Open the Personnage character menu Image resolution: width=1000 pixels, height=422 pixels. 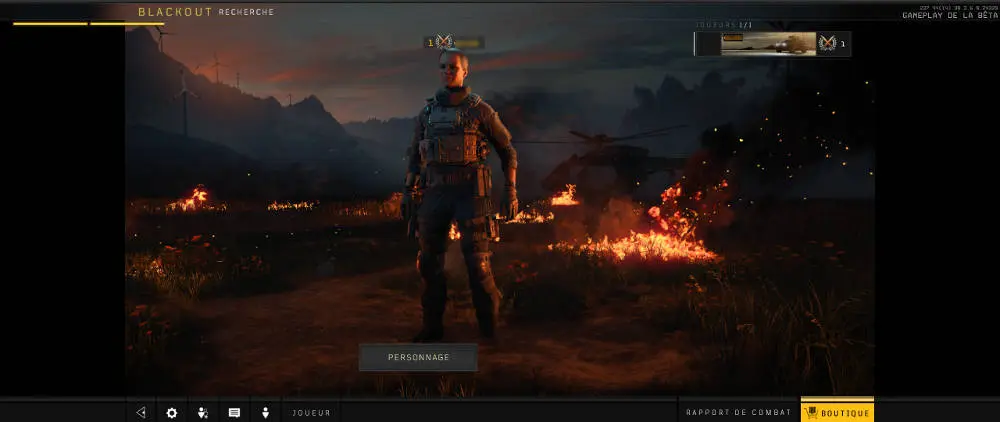click(418, 357)
